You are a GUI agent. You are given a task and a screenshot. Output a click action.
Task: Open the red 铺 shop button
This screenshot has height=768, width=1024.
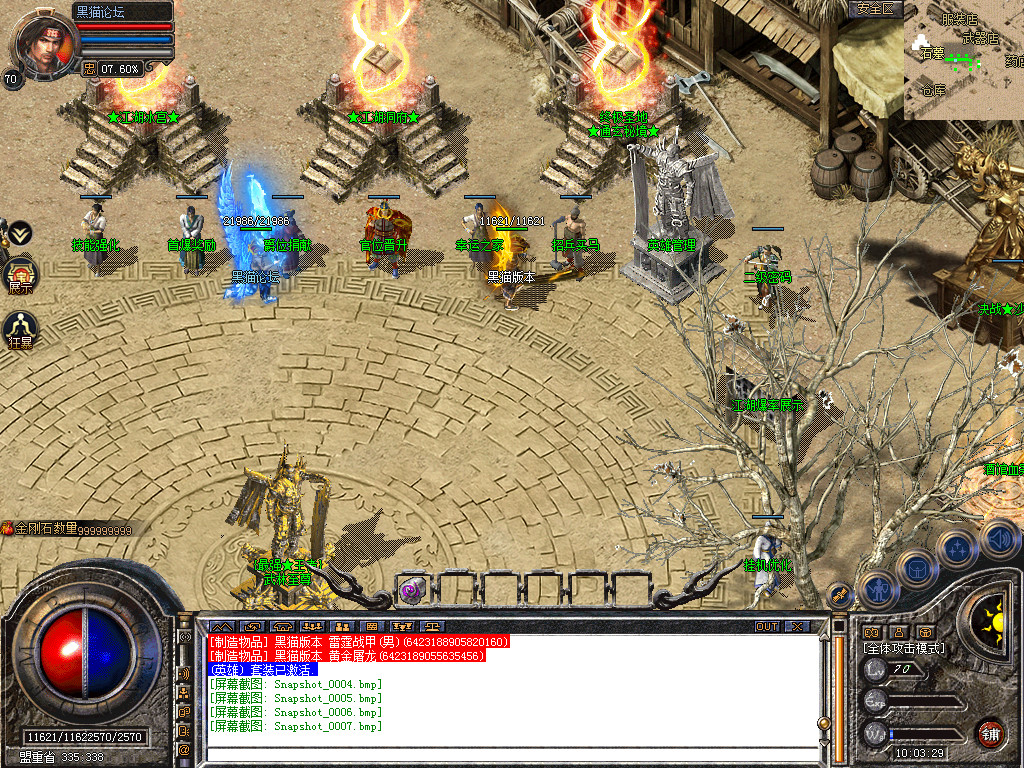(990, 733)
